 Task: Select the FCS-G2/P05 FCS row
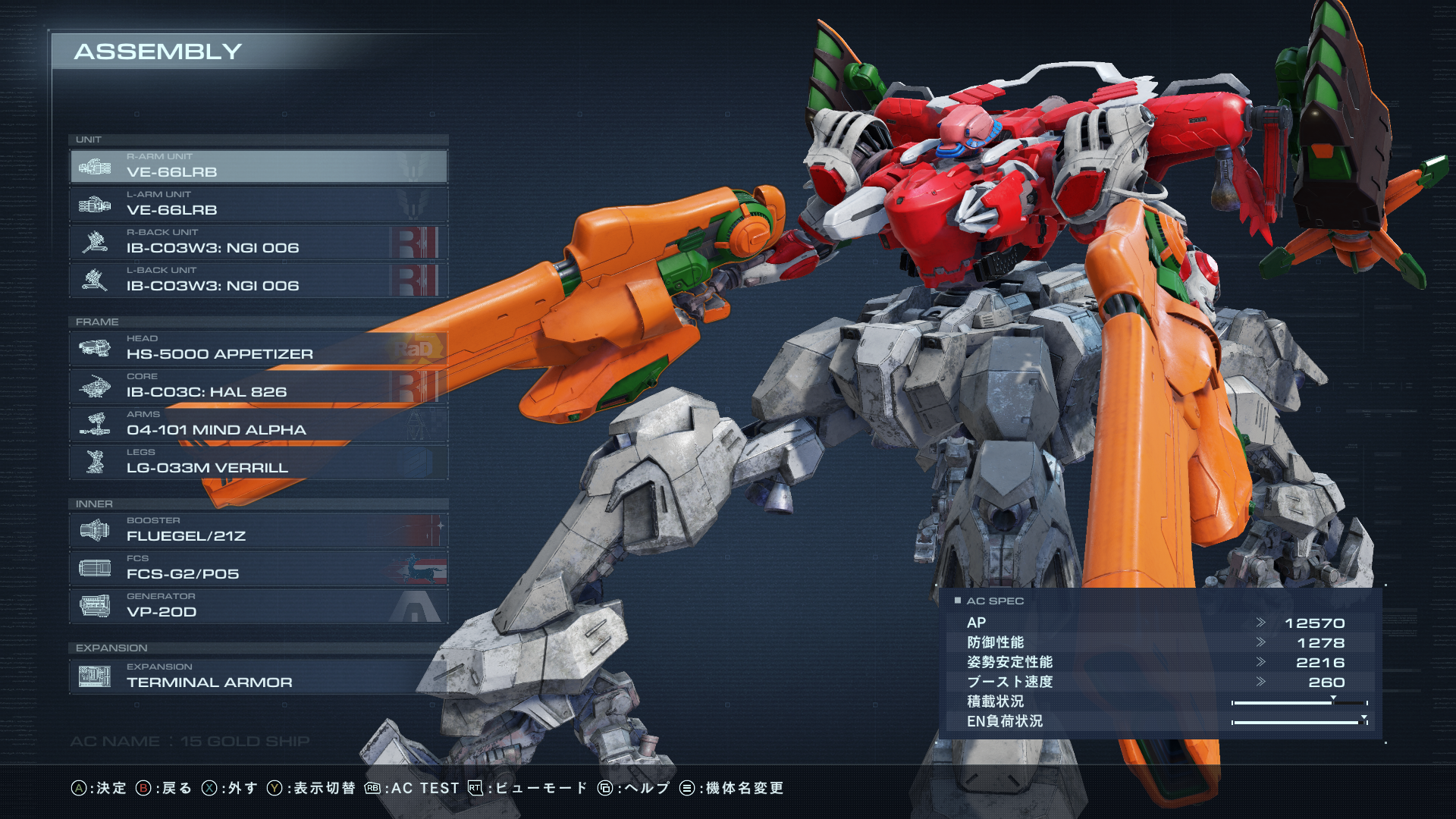click(258, 568)
